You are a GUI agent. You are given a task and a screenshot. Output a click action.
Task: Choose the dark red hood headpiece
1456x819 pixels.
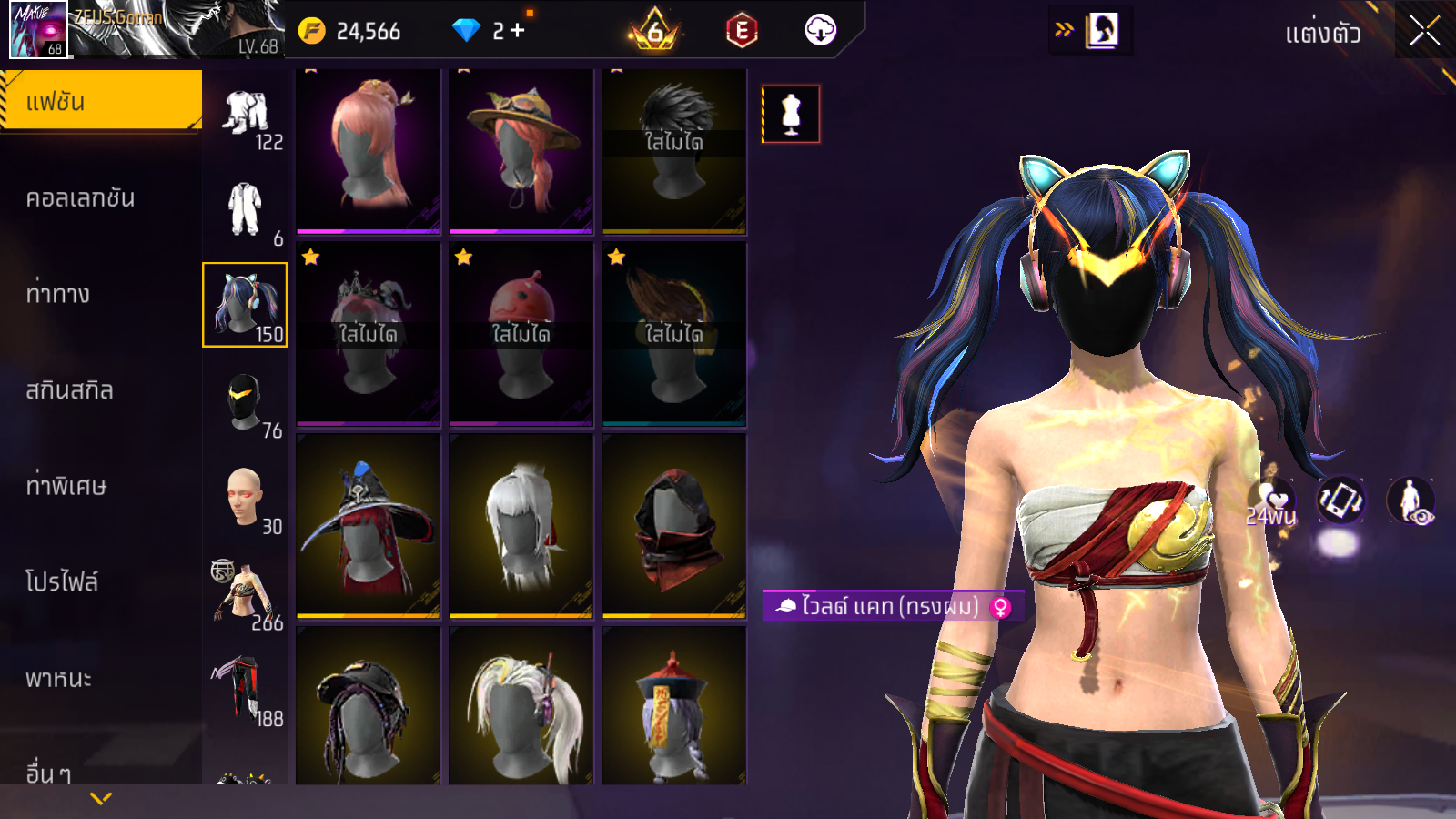click(674, 526)
